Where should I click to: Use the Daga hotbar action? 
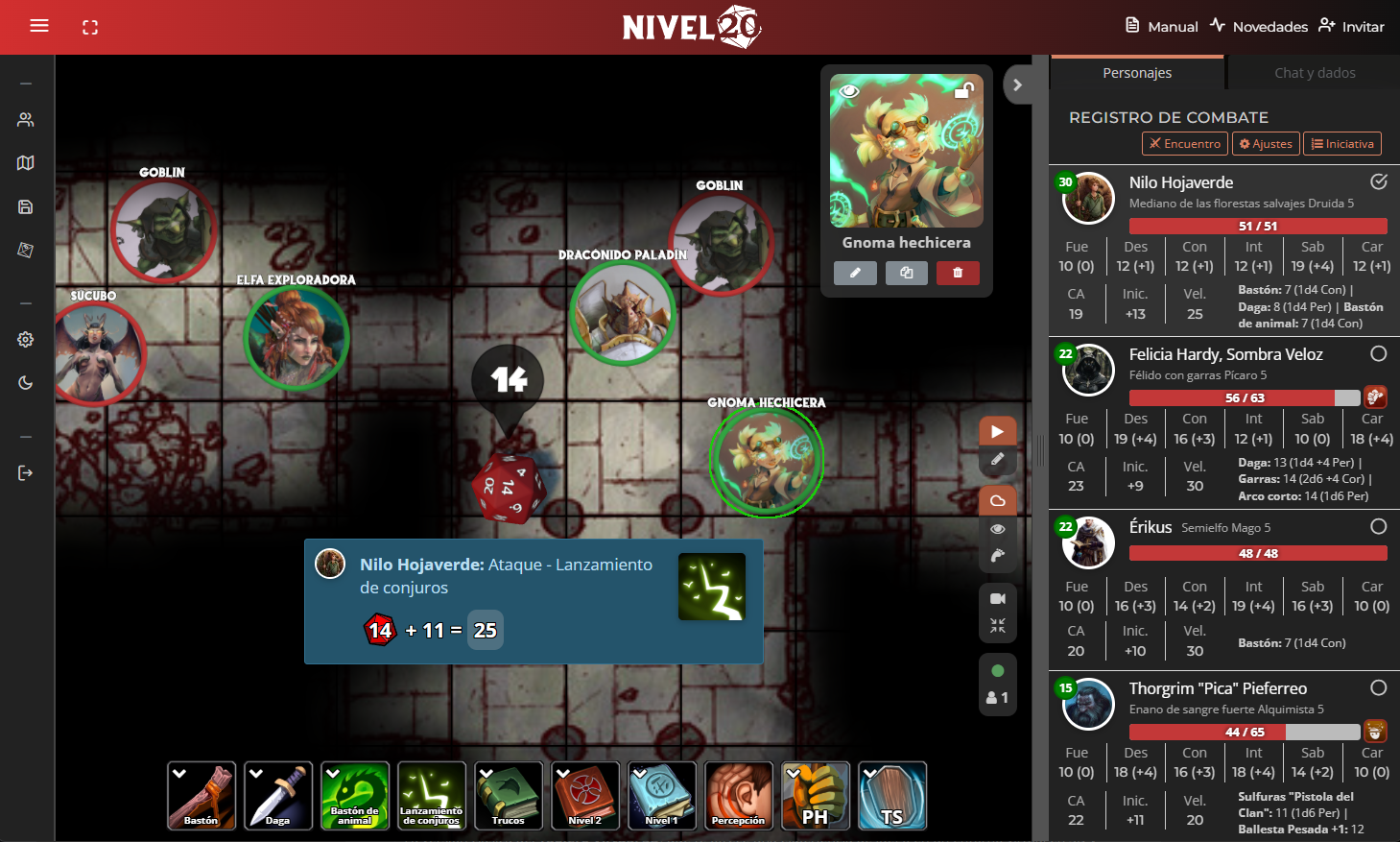coord(278,795)
